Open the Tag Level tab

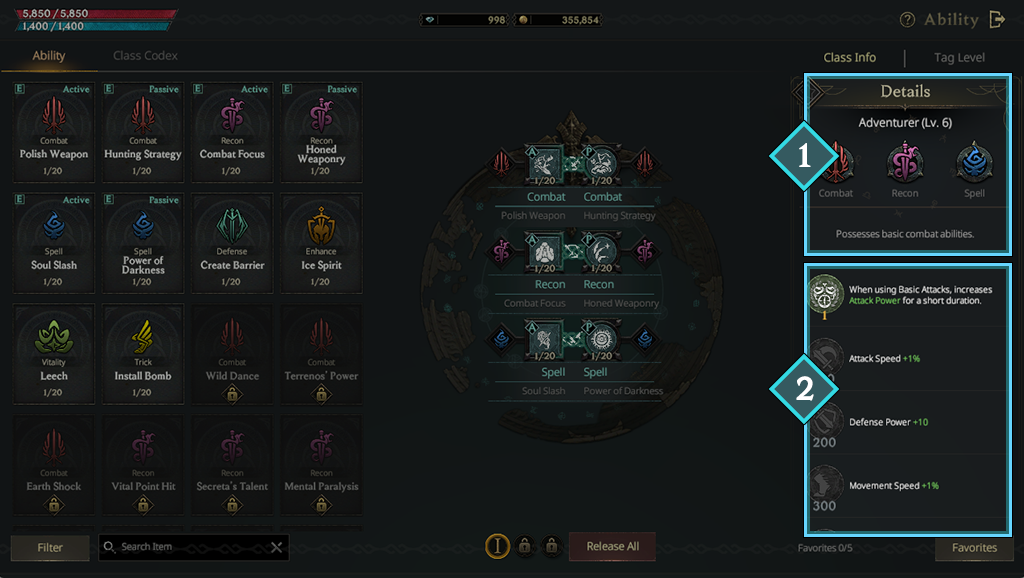click(x=958, y=58)
